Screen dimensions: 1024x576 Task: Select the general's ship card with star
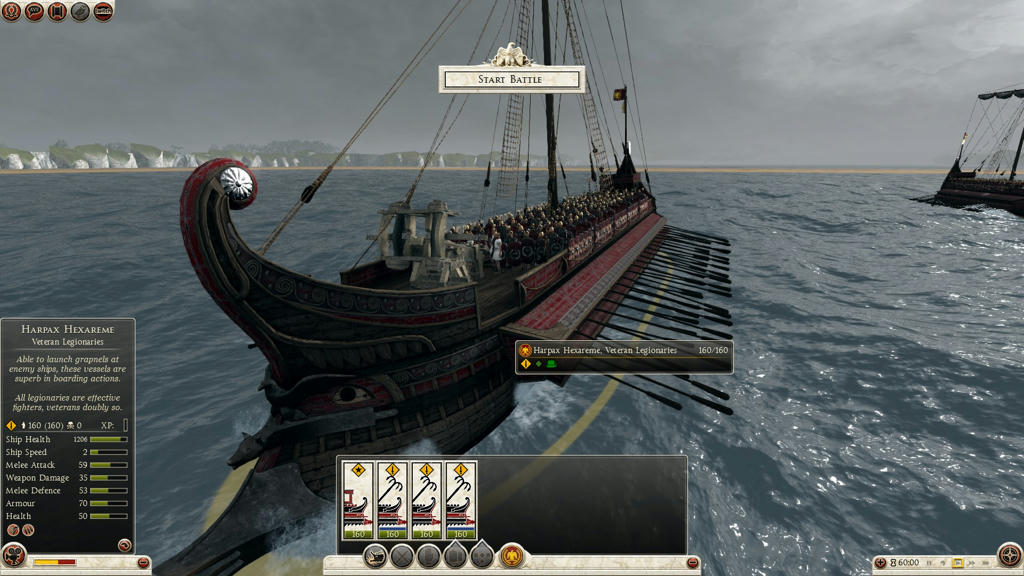pos(357,500)
